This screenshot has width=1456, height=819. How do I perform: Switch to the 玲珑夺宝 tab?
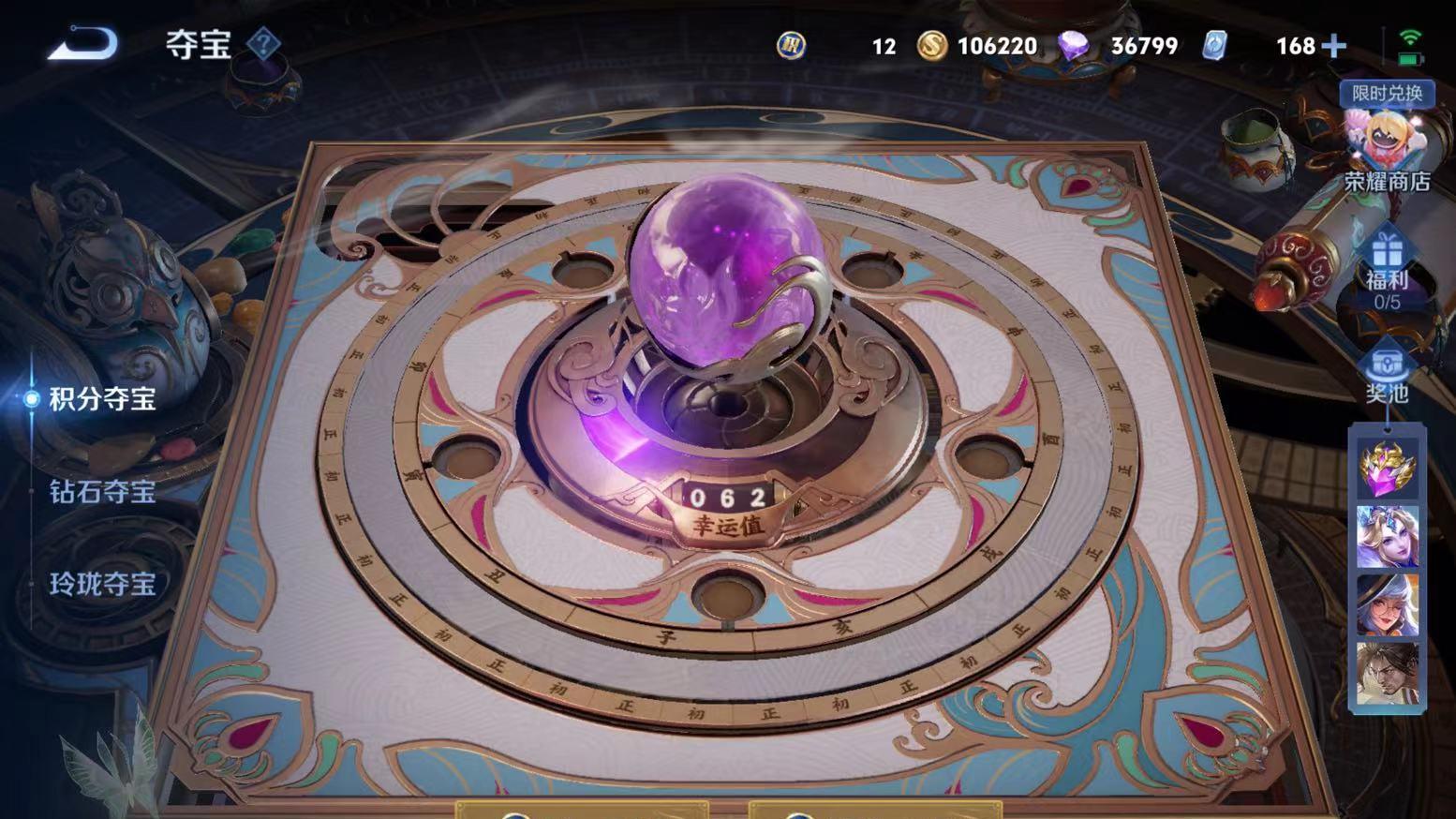(101, 586)
